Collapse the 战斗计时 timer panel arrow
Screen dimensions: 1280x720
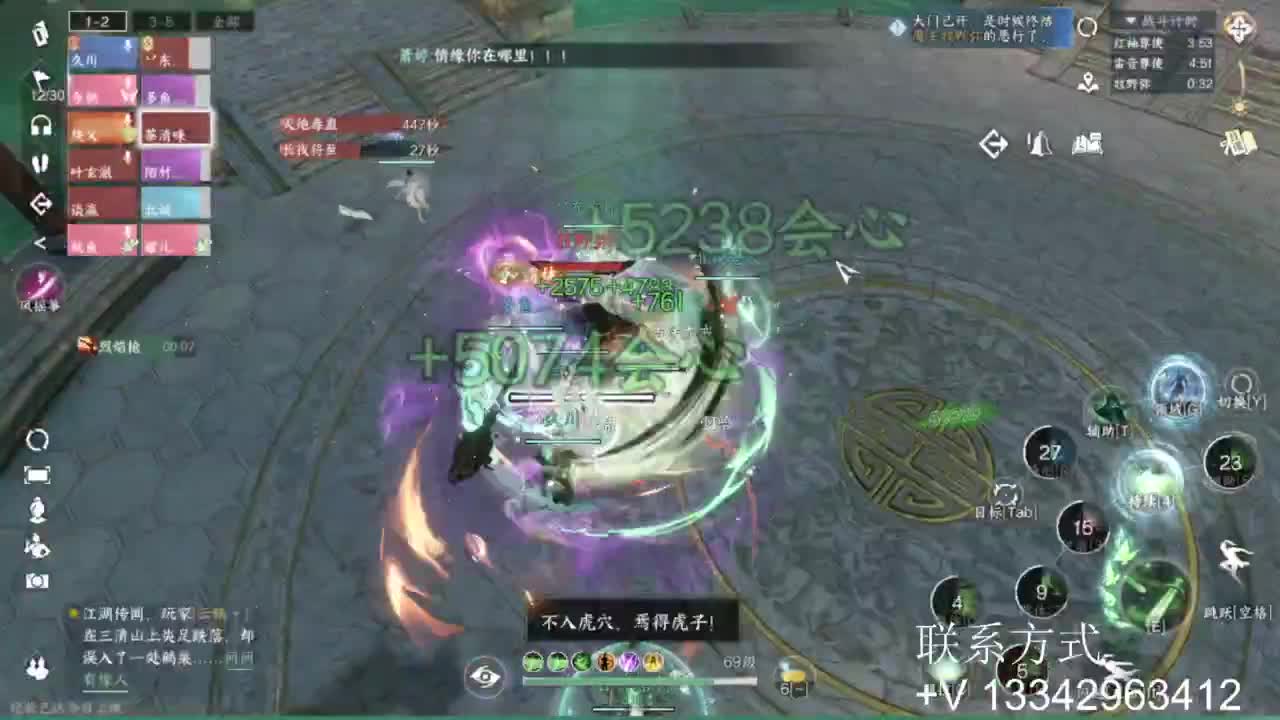[x=1131, y=21]
